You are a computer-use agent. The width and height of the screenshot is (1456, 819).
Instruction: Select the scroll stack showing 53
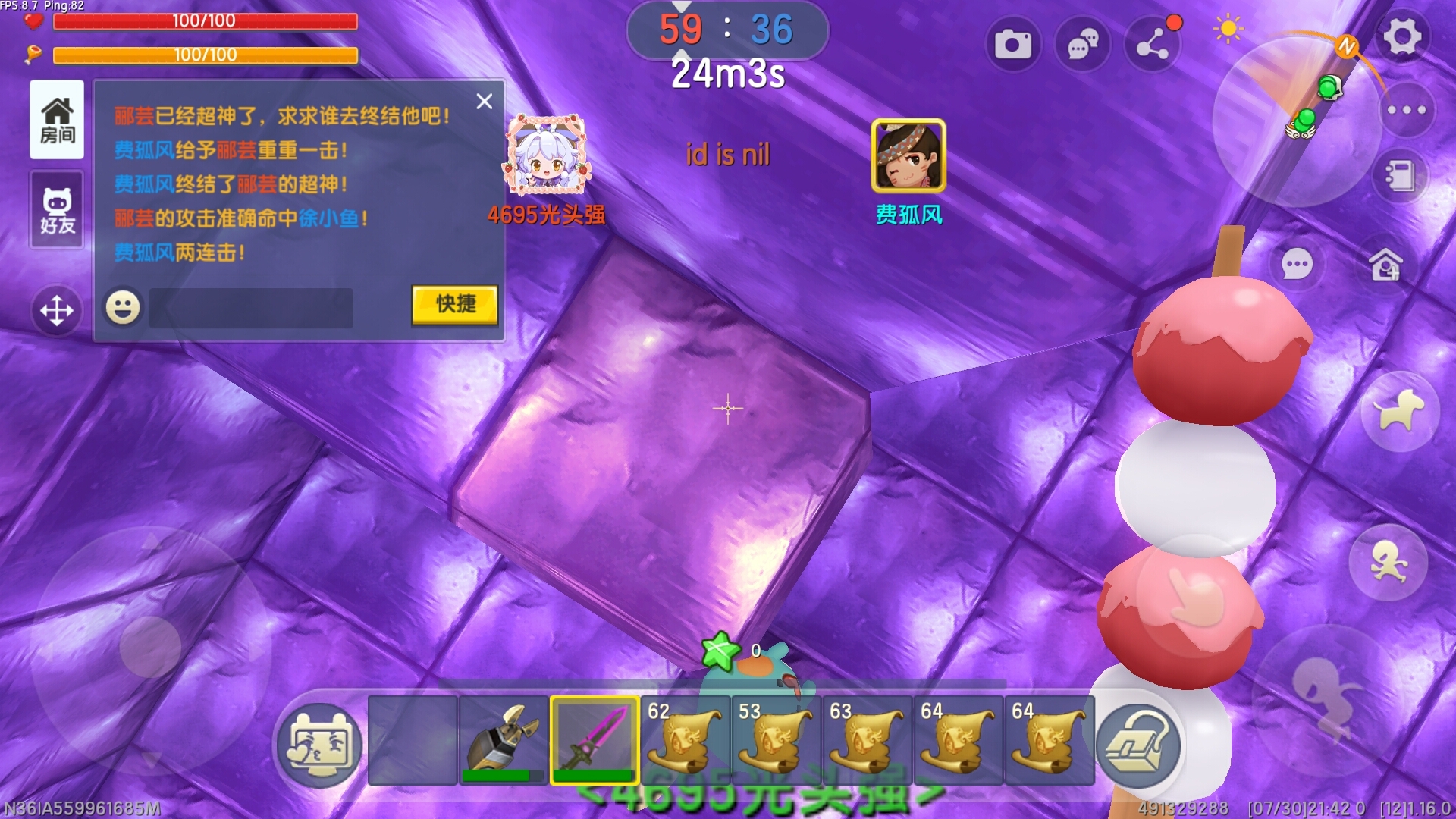point(777,740)
